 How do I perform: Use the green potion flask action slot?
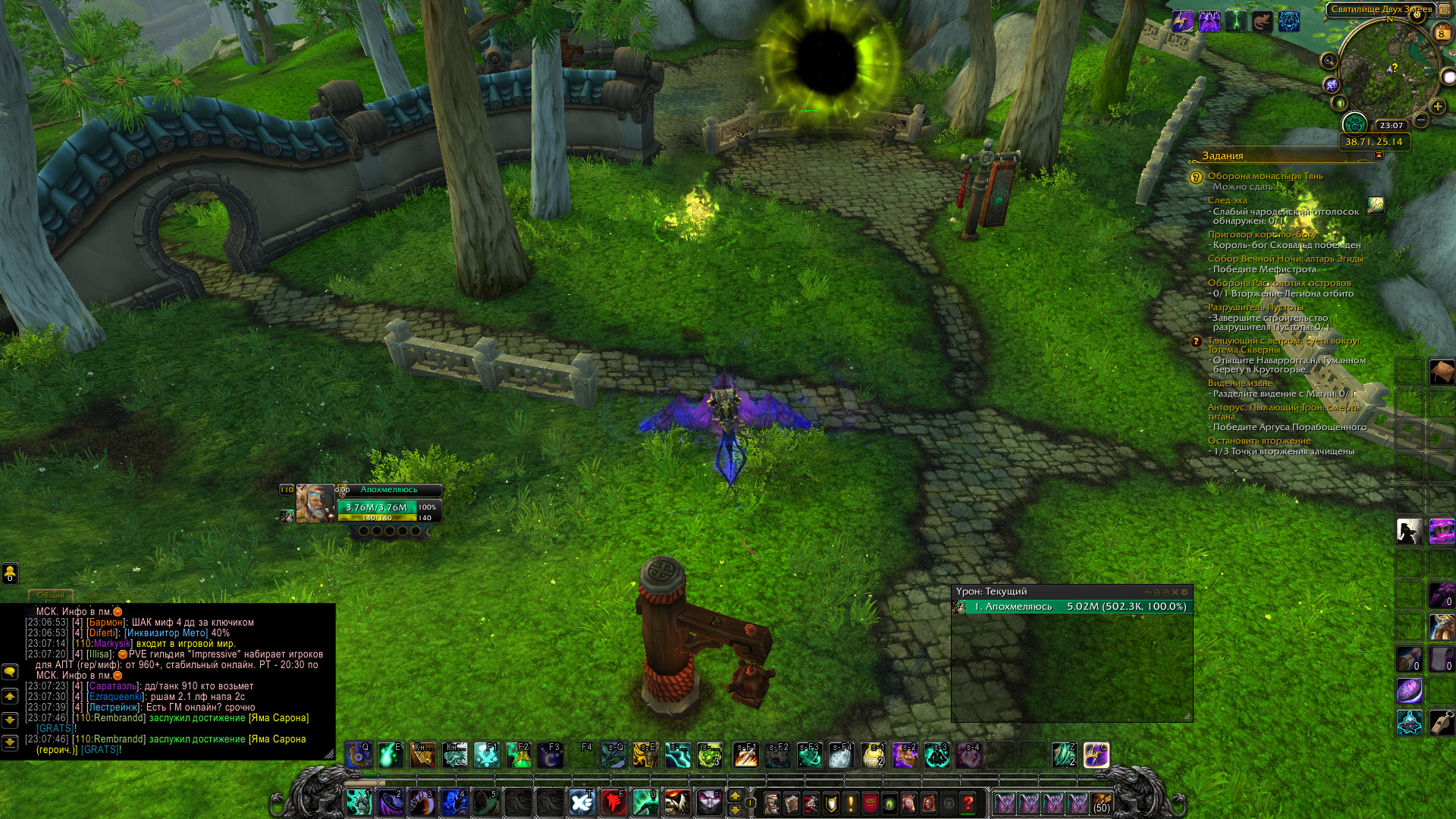point(519,755)
